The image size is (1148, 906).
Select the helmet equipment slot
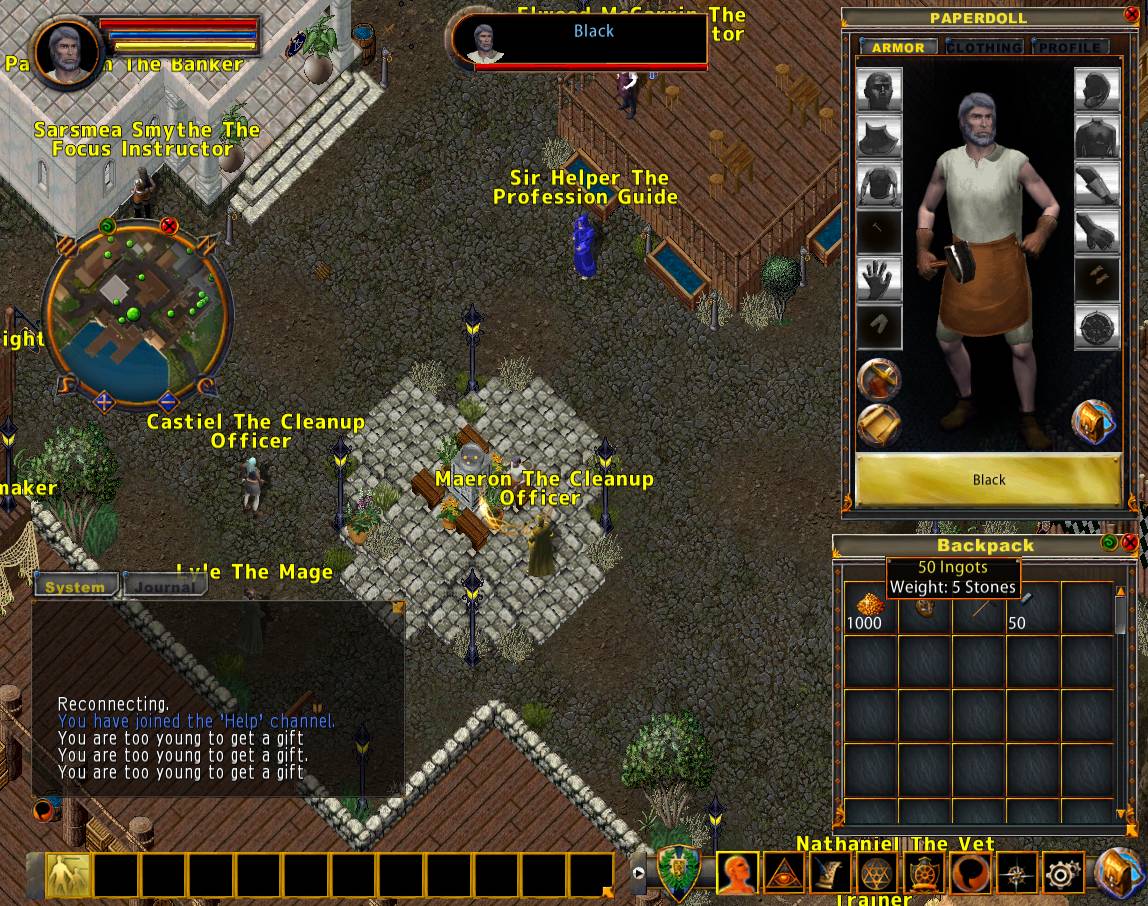pyautogui.click(x=880, y=90)
